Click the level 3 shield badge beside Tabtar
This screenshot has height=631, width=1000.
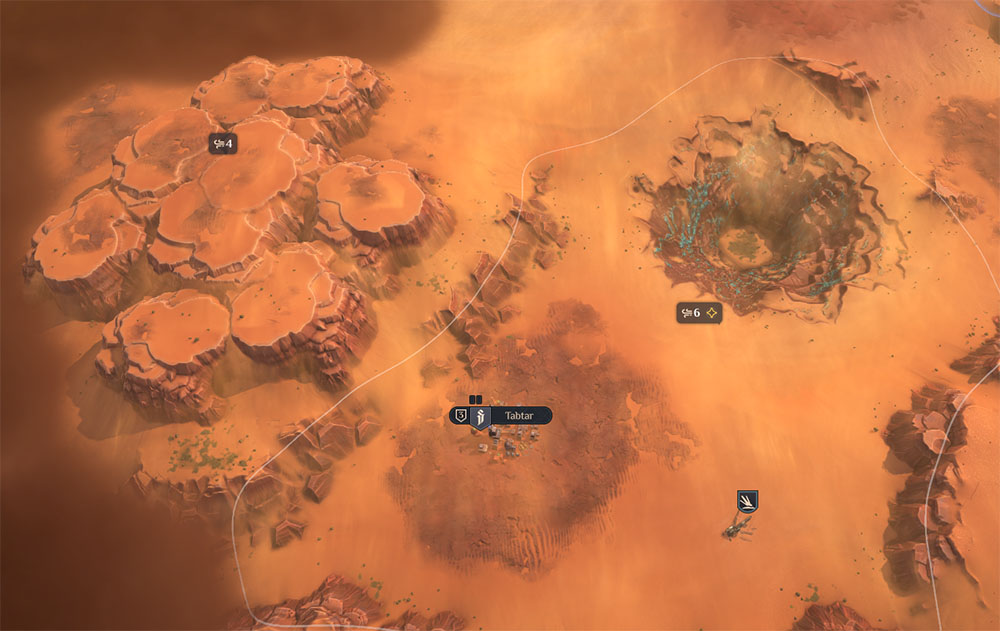460,416
